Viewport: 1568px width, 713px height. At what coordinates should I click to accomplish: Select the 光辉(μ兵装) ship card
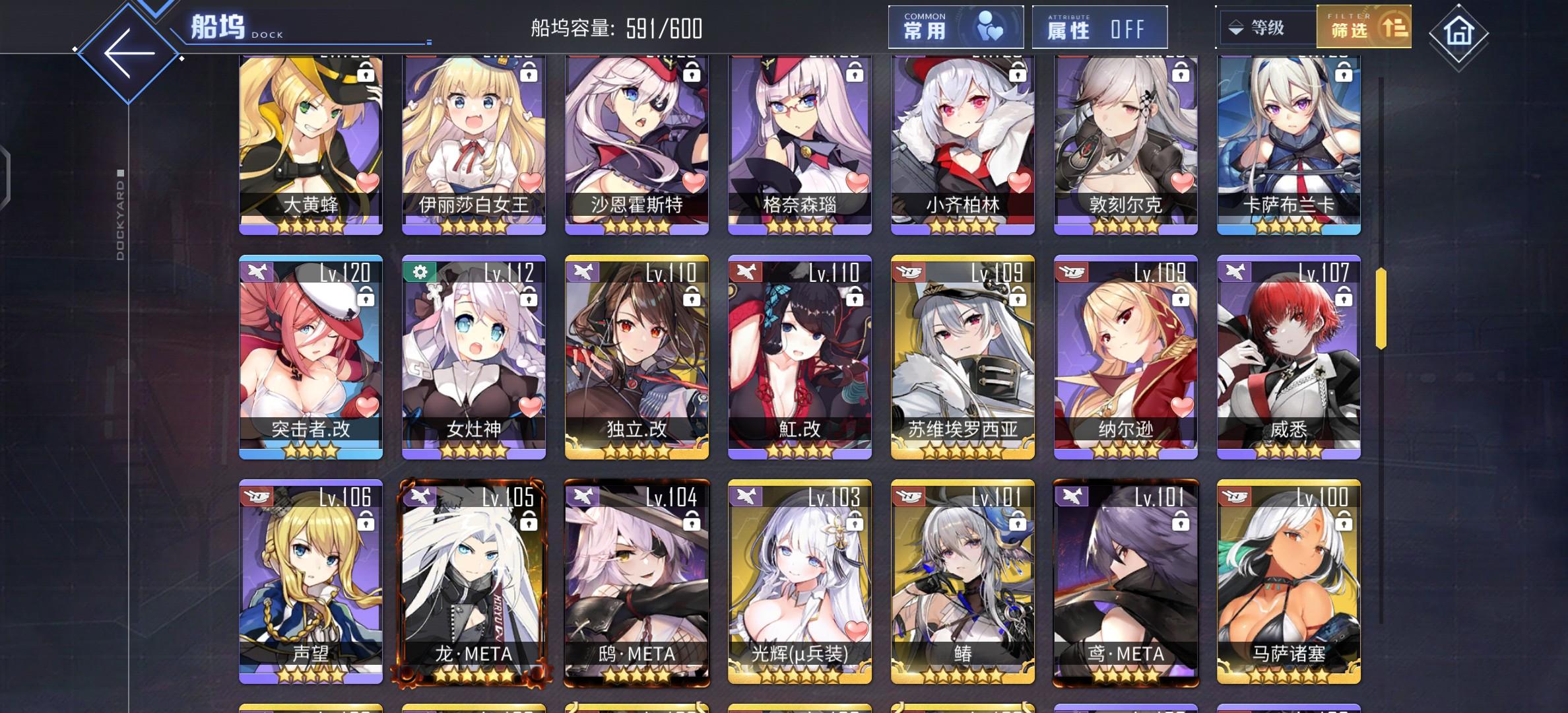799,581
